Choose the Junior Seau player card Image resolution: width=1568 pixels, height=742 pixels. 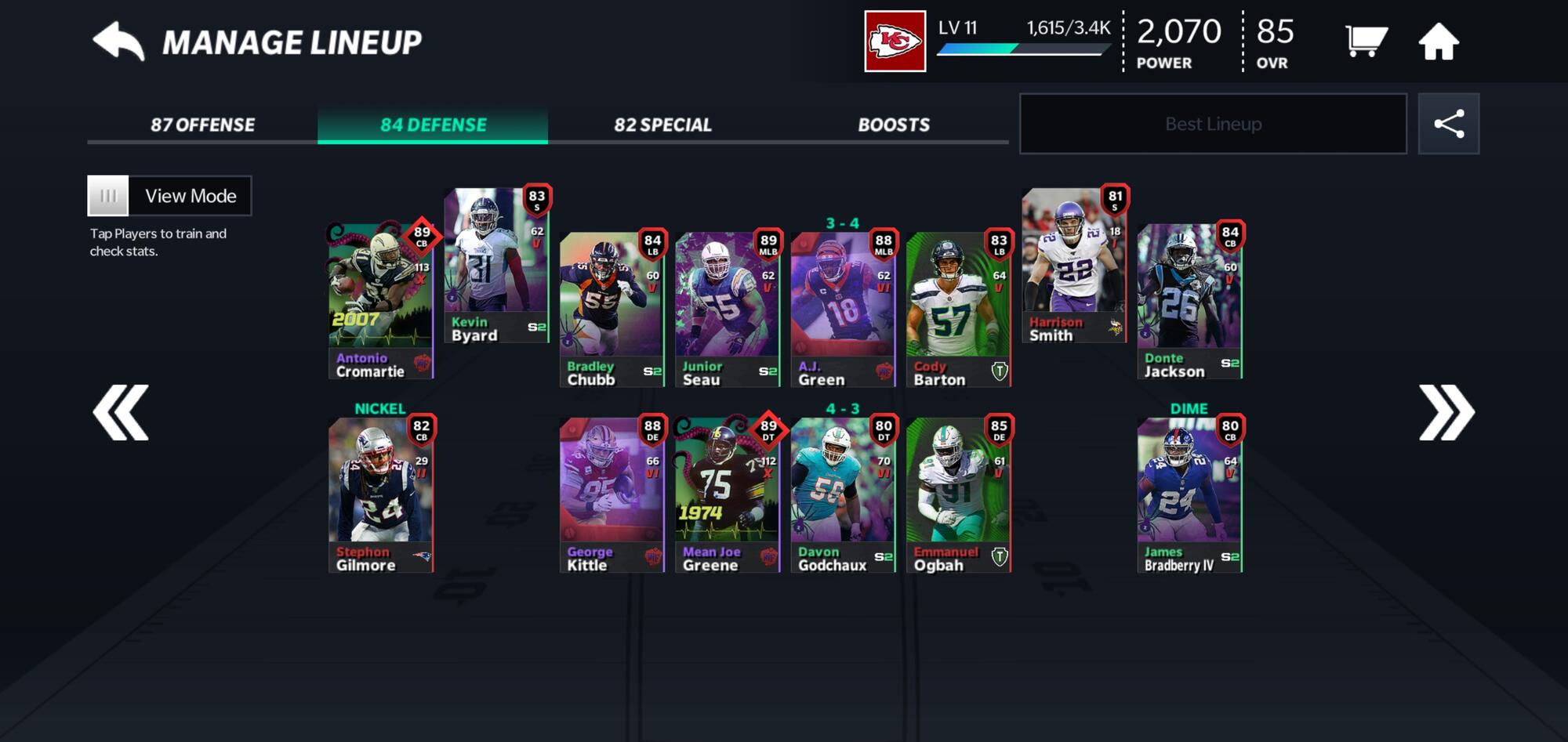click(727, 309)
